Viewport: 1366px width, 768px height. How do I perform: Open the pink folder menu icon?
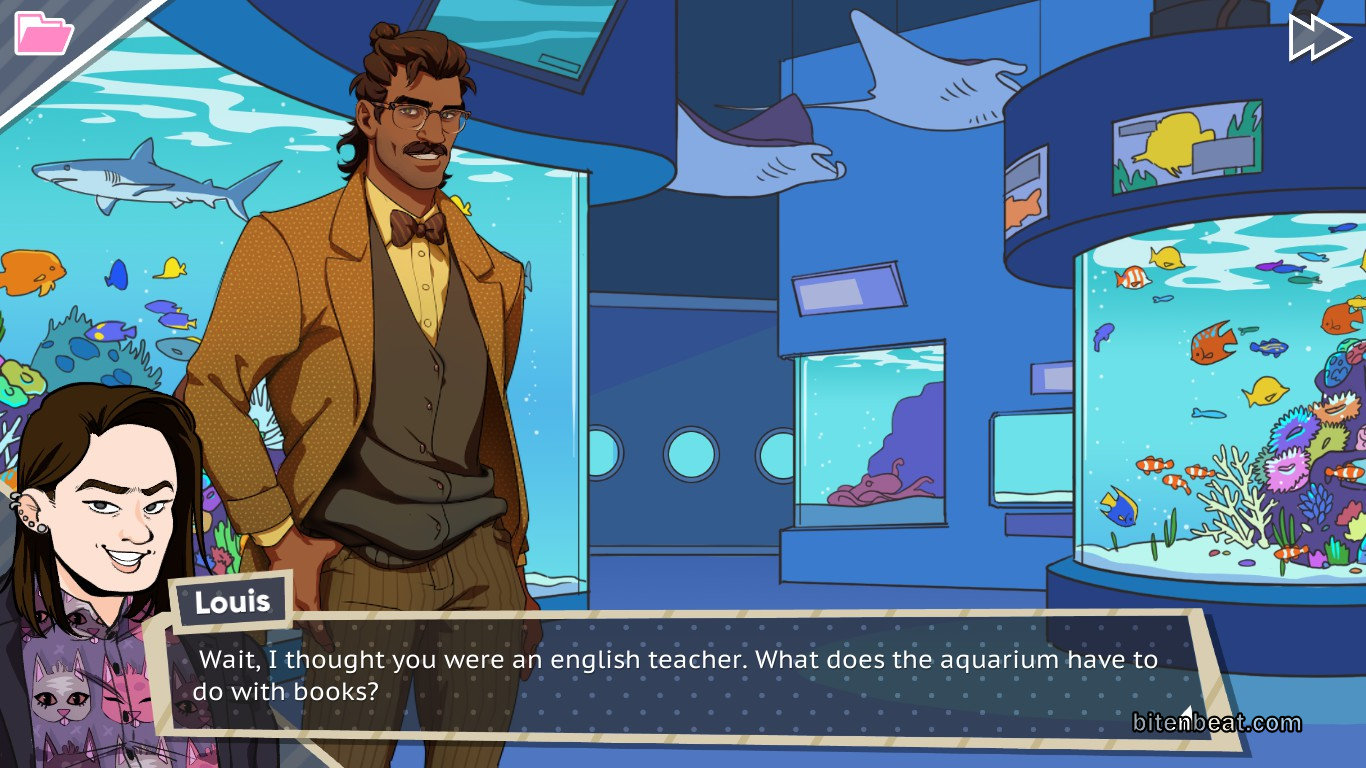pyautogui.click(x=43, y=33)
